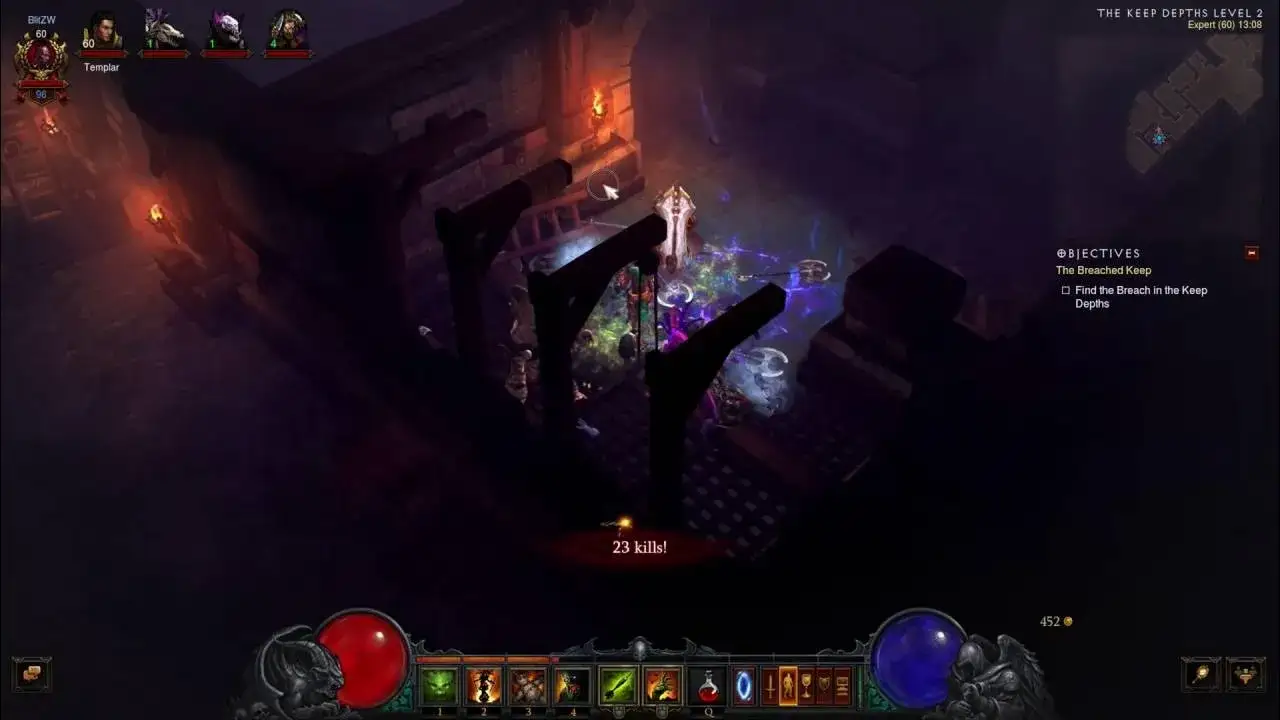Viewport: 1280px width, 720px height.
Task: Select the right-mouse secondary skill icon
Action: (664, 685)
